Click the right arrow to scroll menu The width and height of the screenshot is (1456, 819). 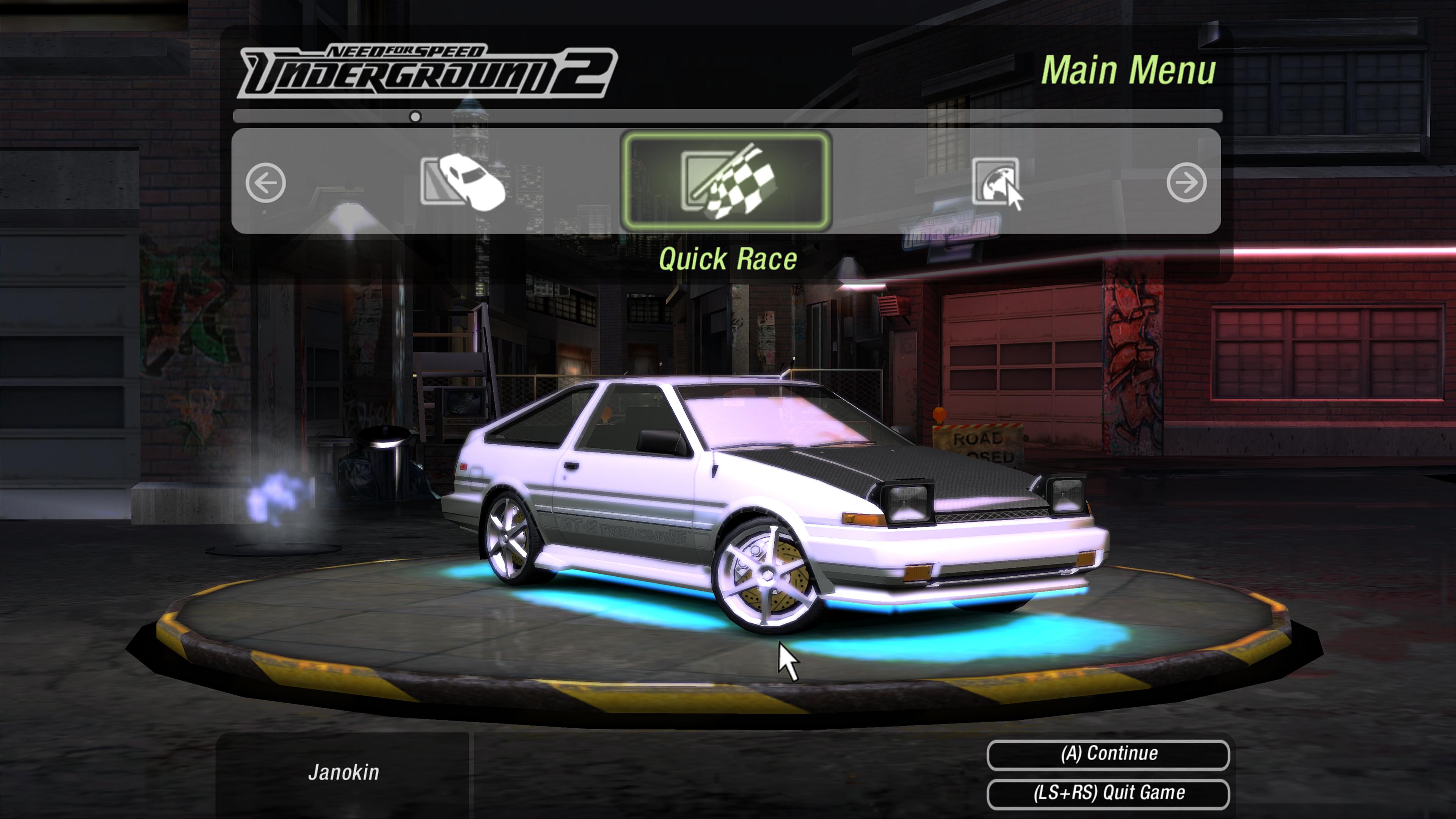click(x=1186, y=182)
